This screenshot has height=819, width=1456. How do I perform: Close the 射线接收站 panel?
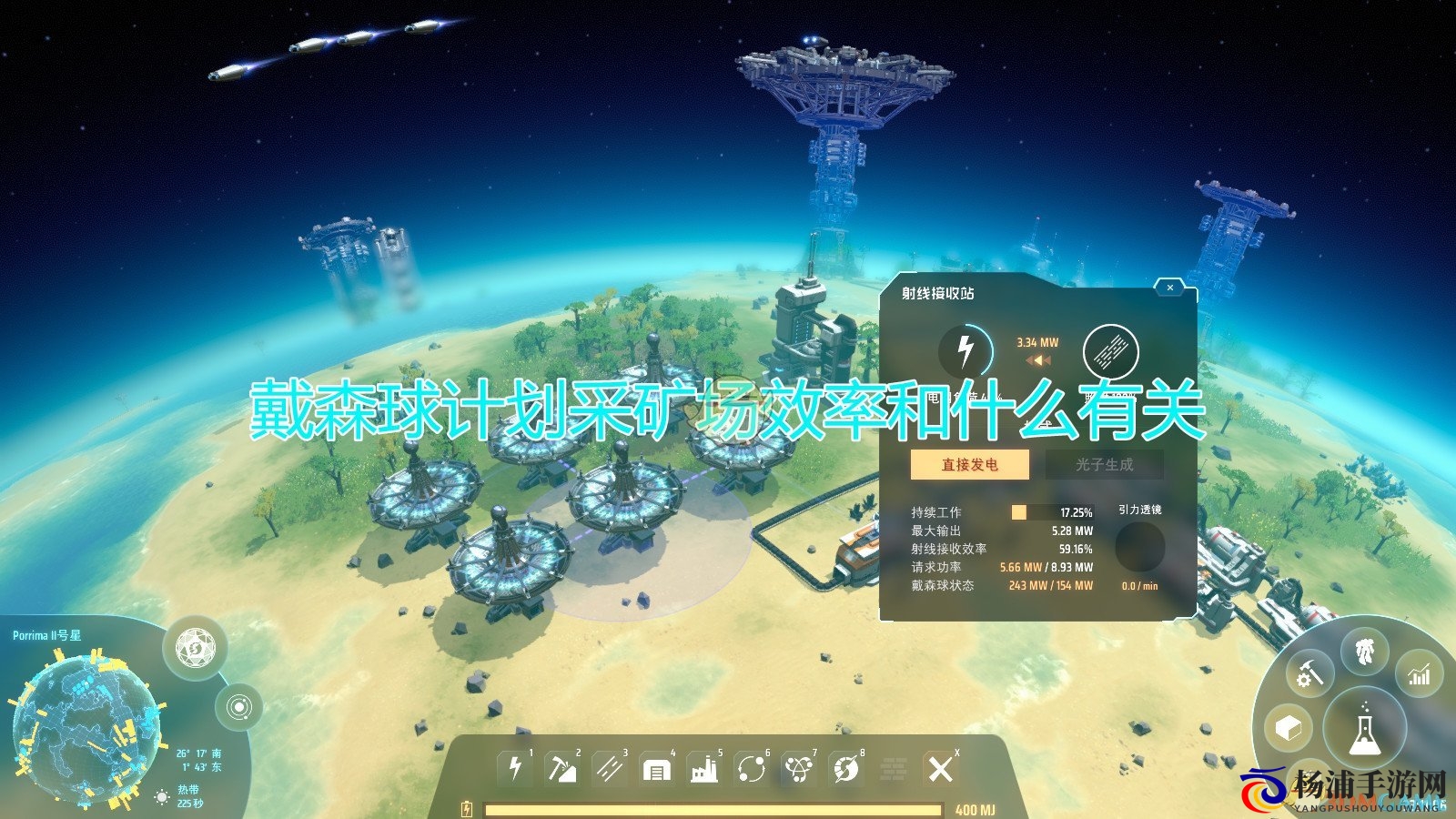(x=1168, y=286)
